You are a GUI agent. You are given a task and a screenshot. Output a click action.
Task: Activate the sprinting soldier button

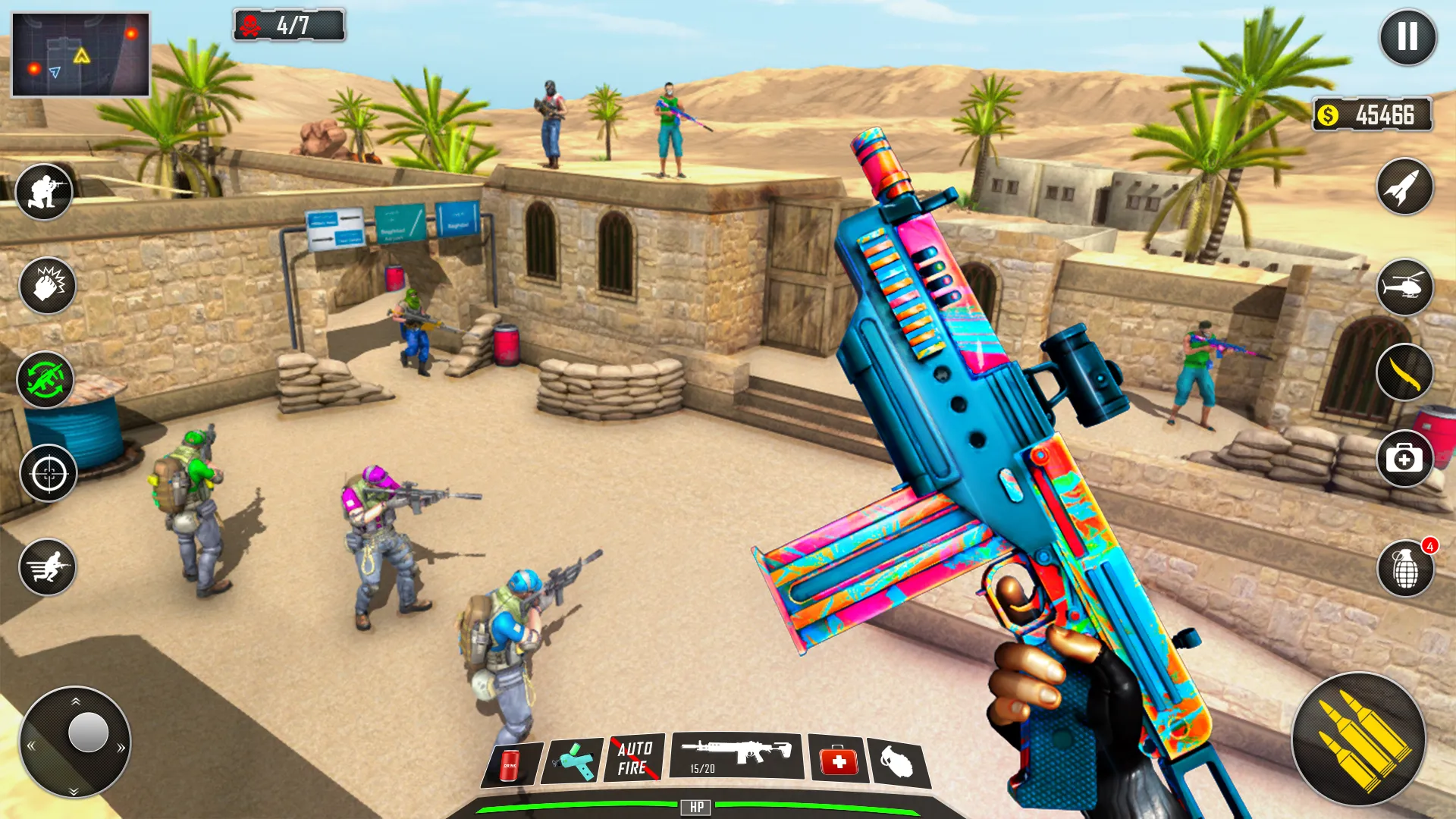point(48,566)
